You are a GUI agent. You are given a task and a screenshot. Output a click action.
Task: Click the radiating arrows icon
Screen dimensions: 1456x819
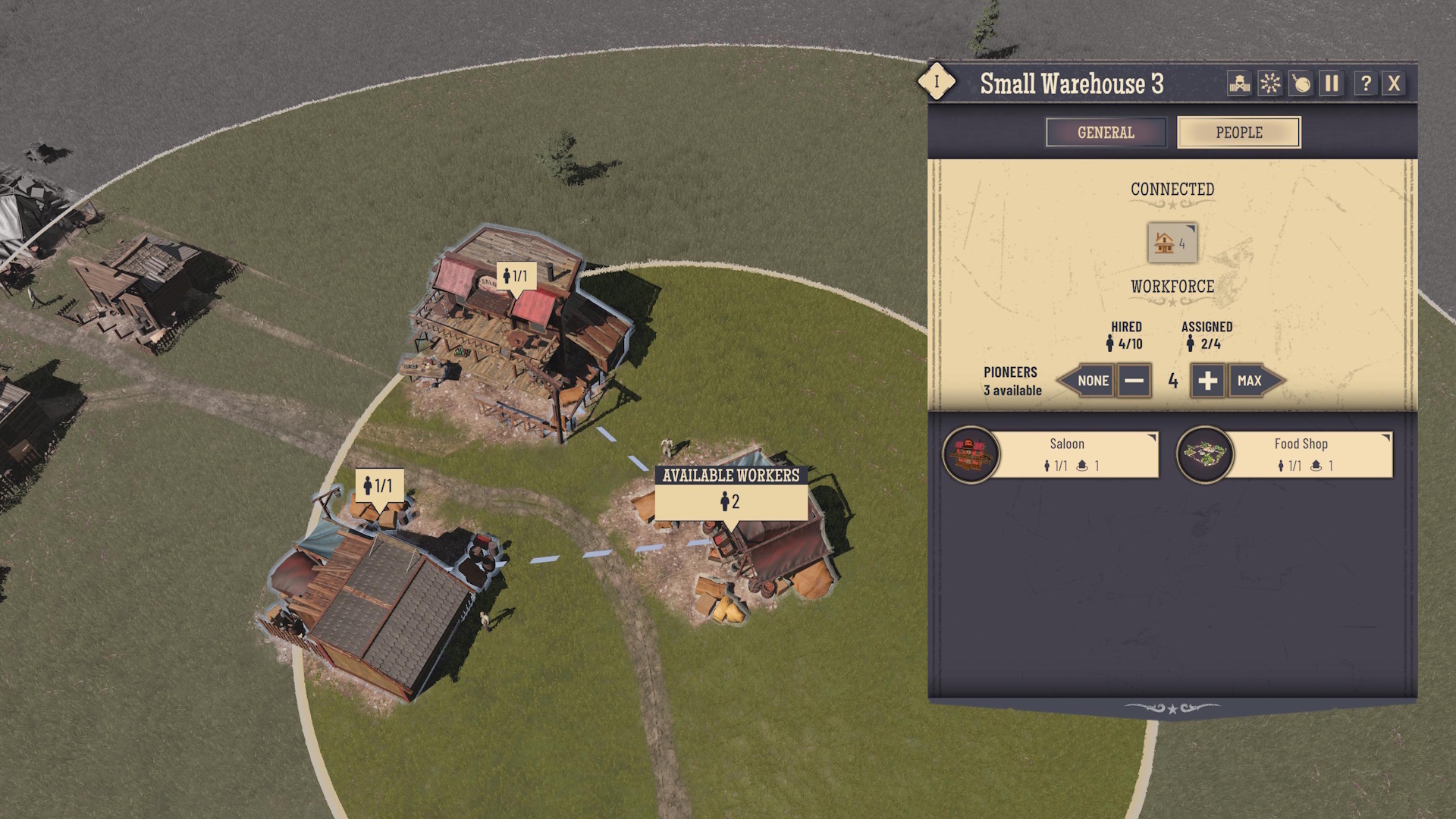tap(1270, 83)
